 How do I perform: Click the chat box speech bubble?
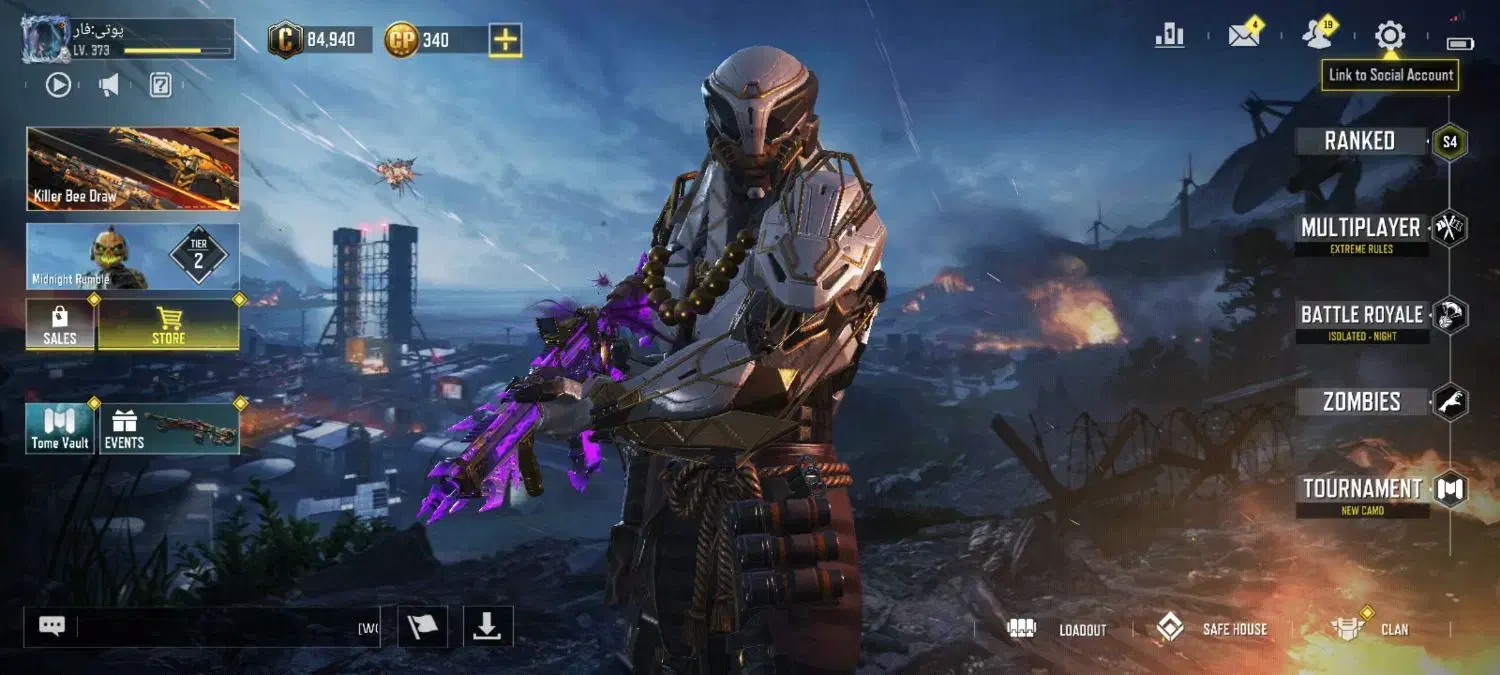(x=52, y=626)
